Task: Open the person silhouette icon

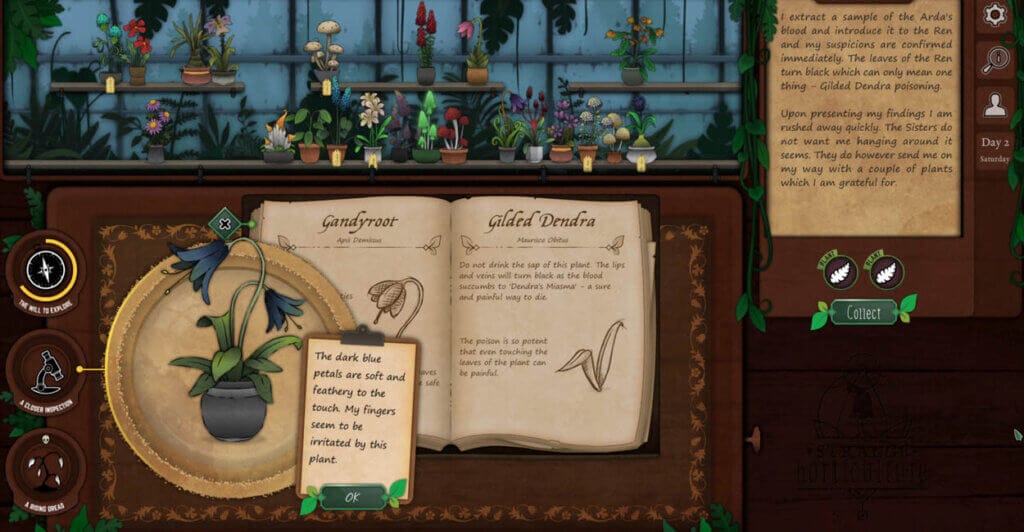Action: click(x=994, y=102)
